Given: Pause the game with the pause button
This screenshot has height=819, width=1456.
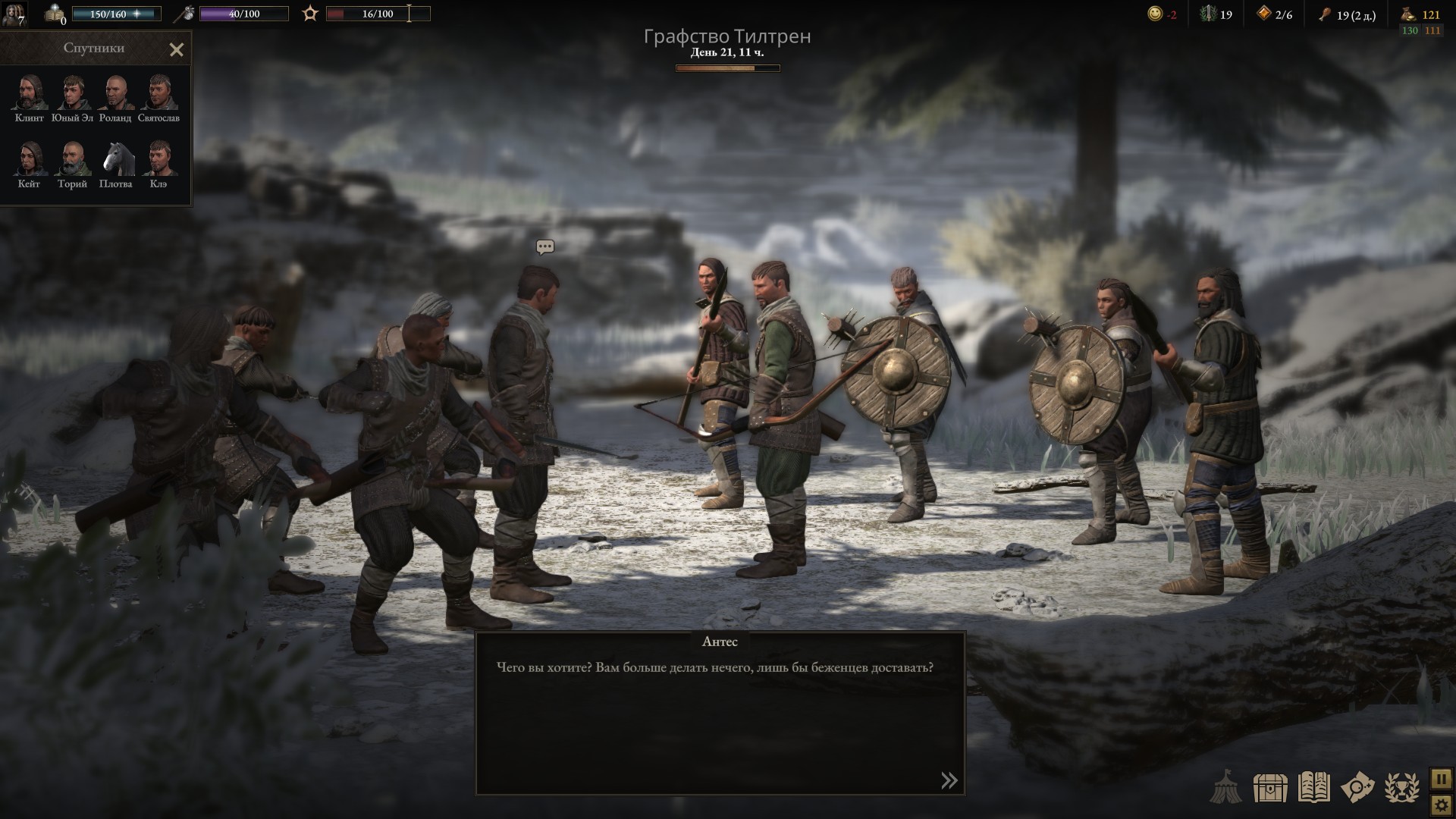Looking at the screenshot, I should point(1441,779).
